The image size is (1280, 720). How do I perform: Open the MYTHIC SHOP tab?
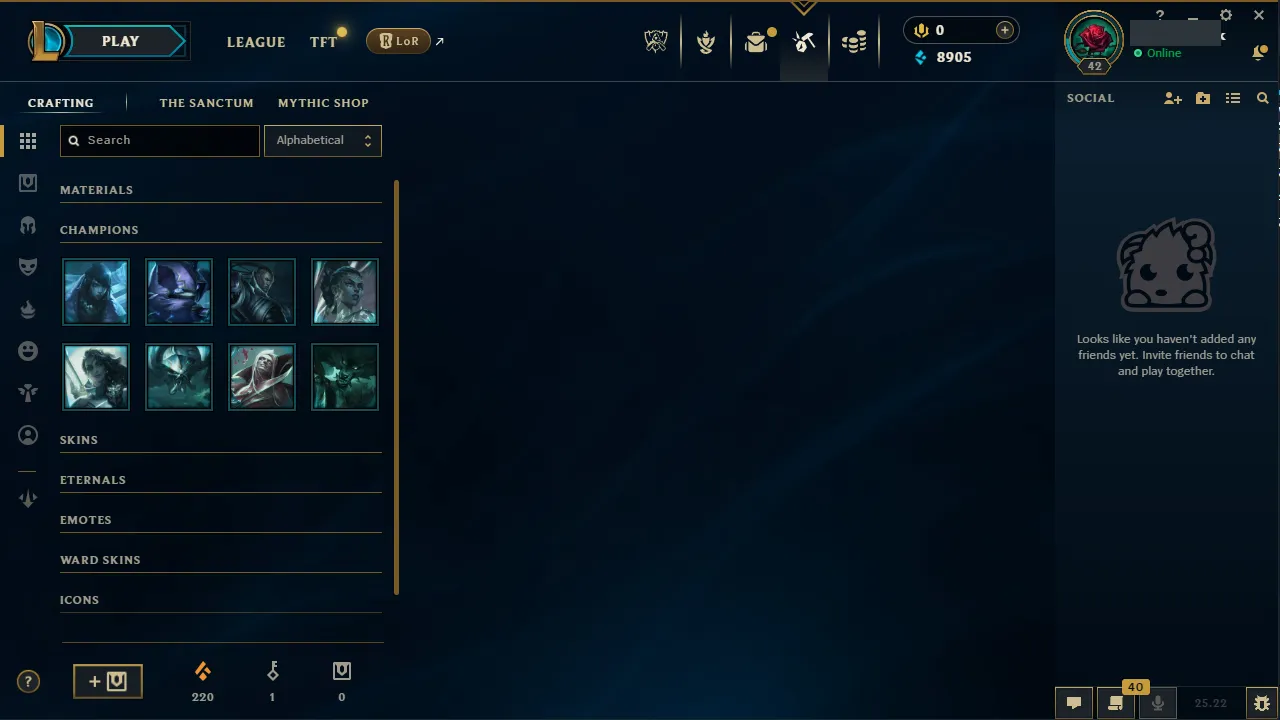point(323,103)
